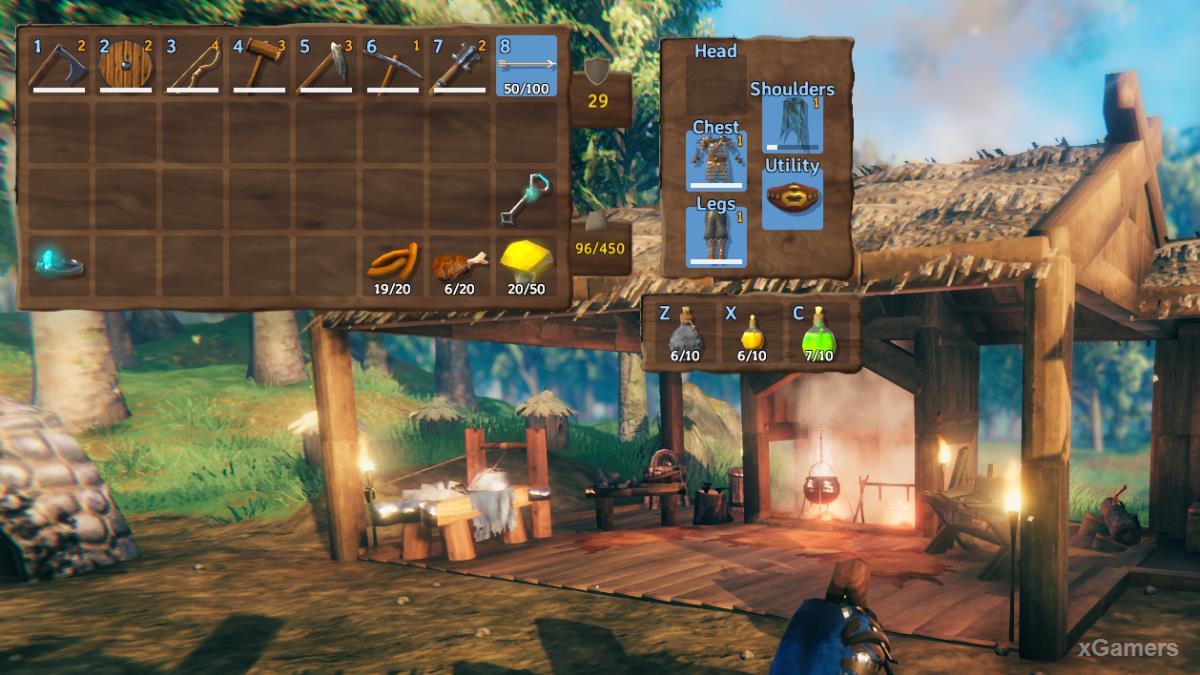Choose the hoe in hotbar slot 5
The width and height of the screenshot is (1200, 675).
(326, 66)
